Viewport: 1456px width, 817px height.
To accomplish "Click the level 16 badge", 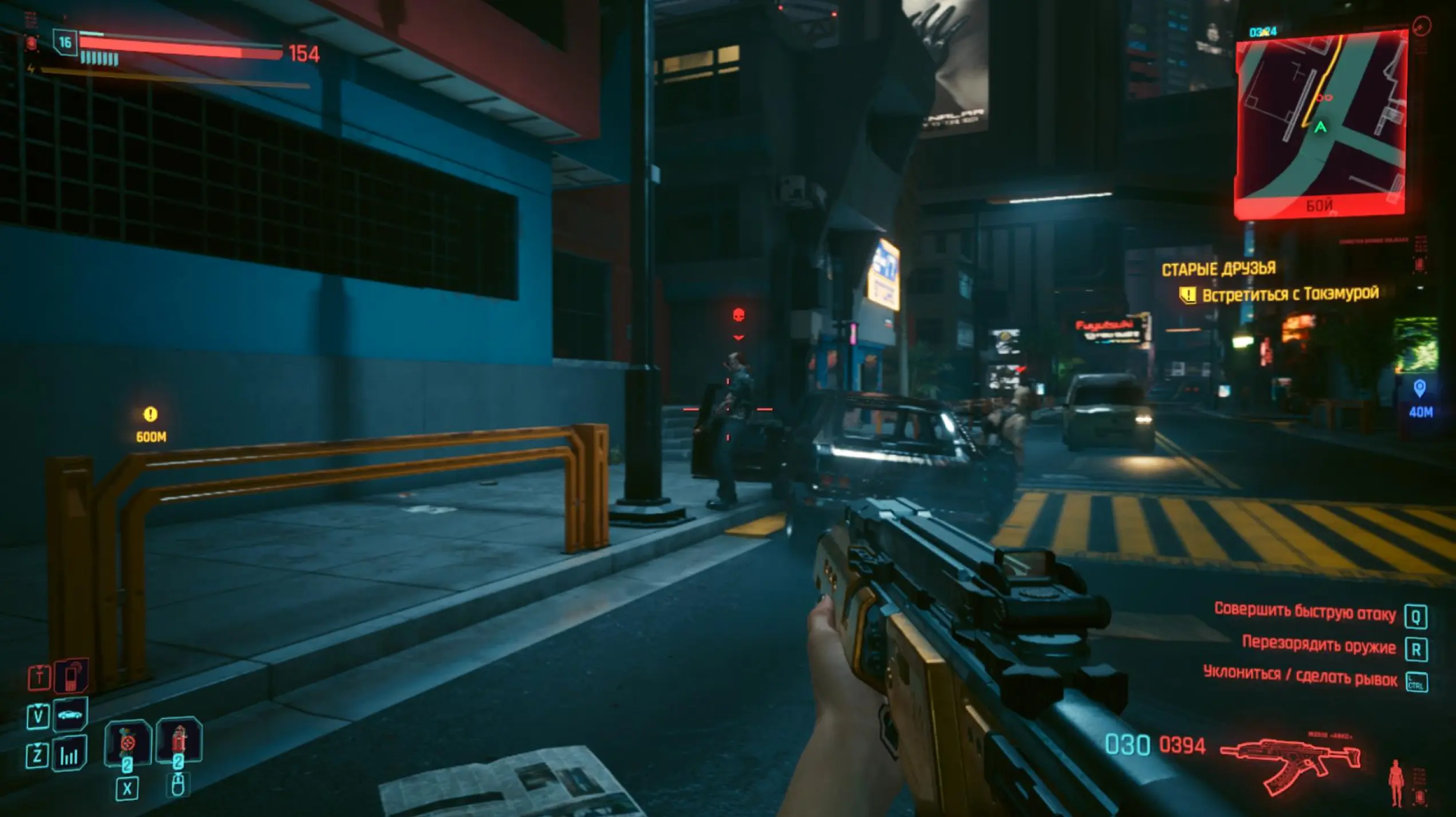I will tap(65, 42).
